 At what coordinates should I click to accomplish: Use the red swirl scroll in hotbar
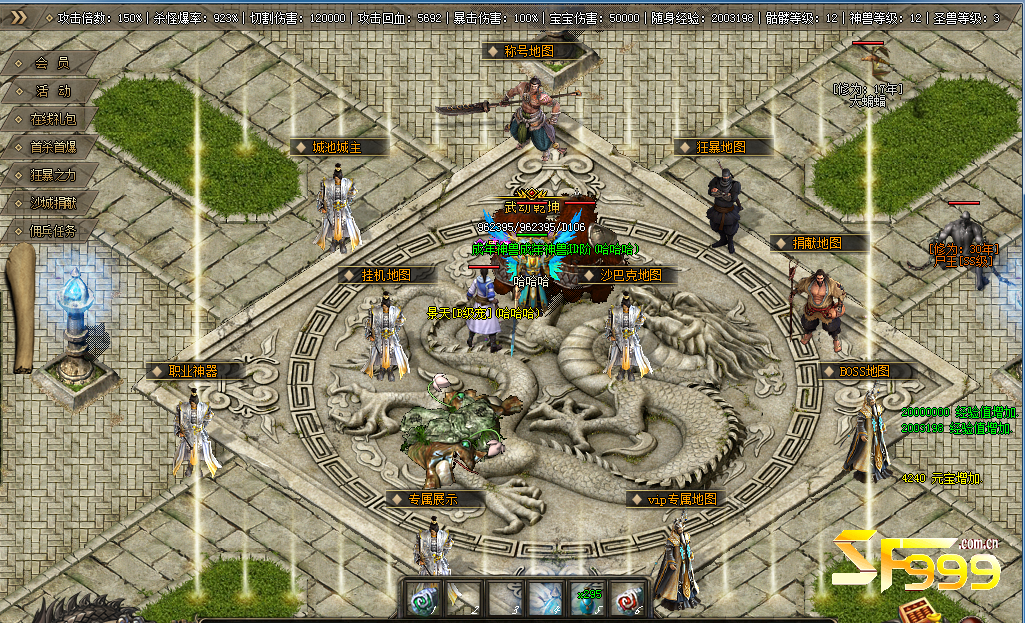tap(627, 599)
